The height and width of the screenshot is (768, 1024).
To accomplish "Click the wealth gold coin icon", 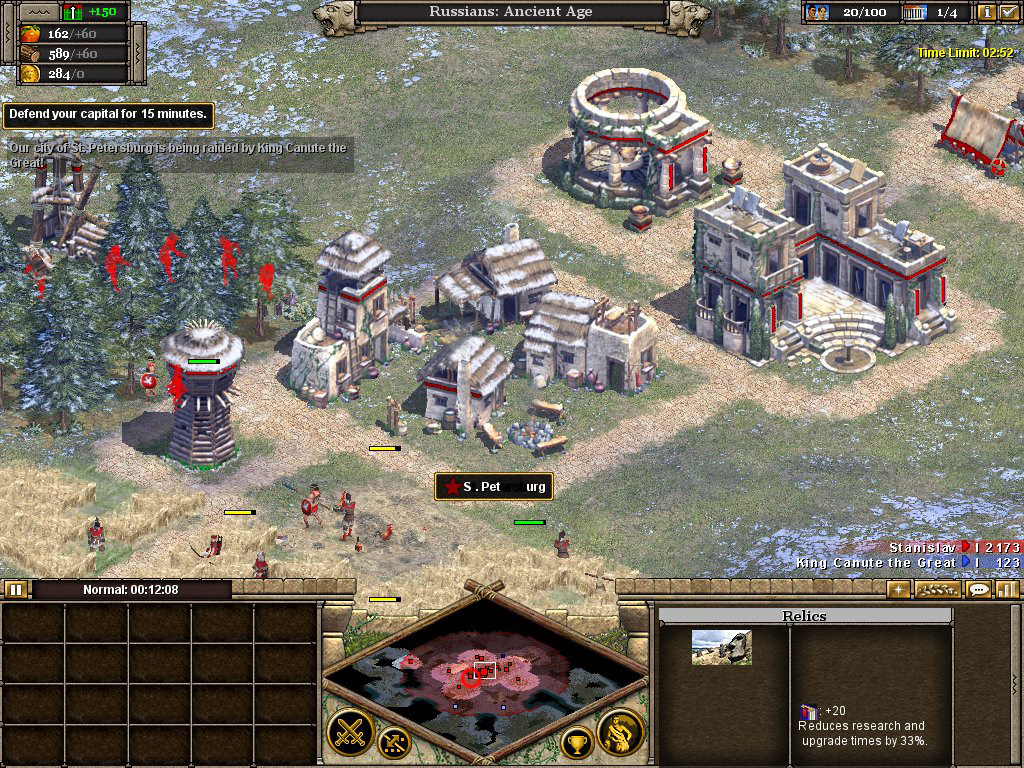I will (x=29, y=74).
